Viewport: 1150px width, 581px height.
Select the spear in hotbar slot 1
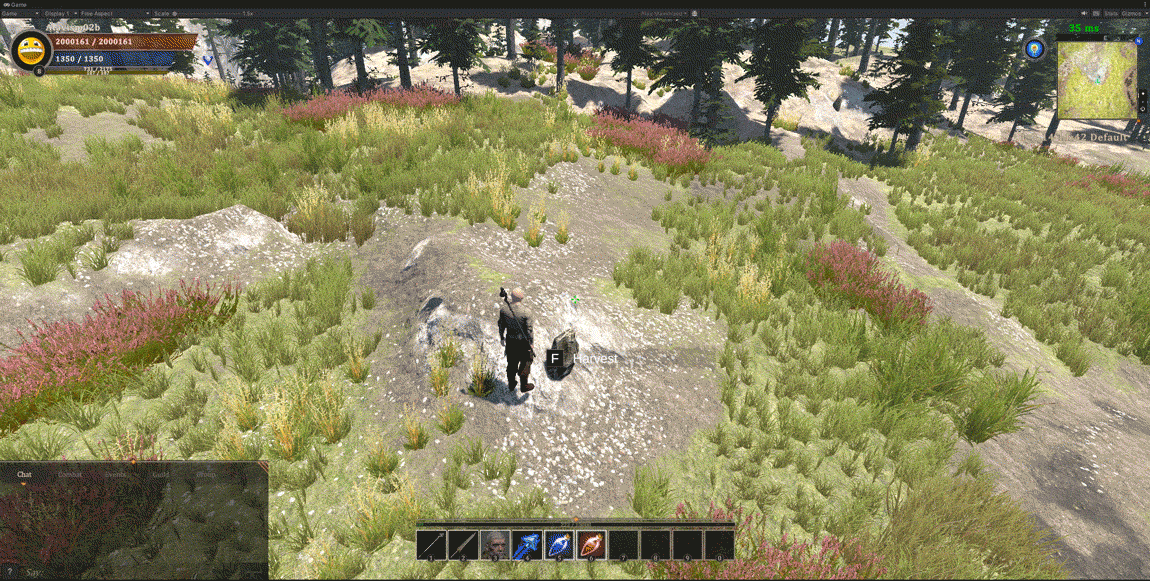431,545
